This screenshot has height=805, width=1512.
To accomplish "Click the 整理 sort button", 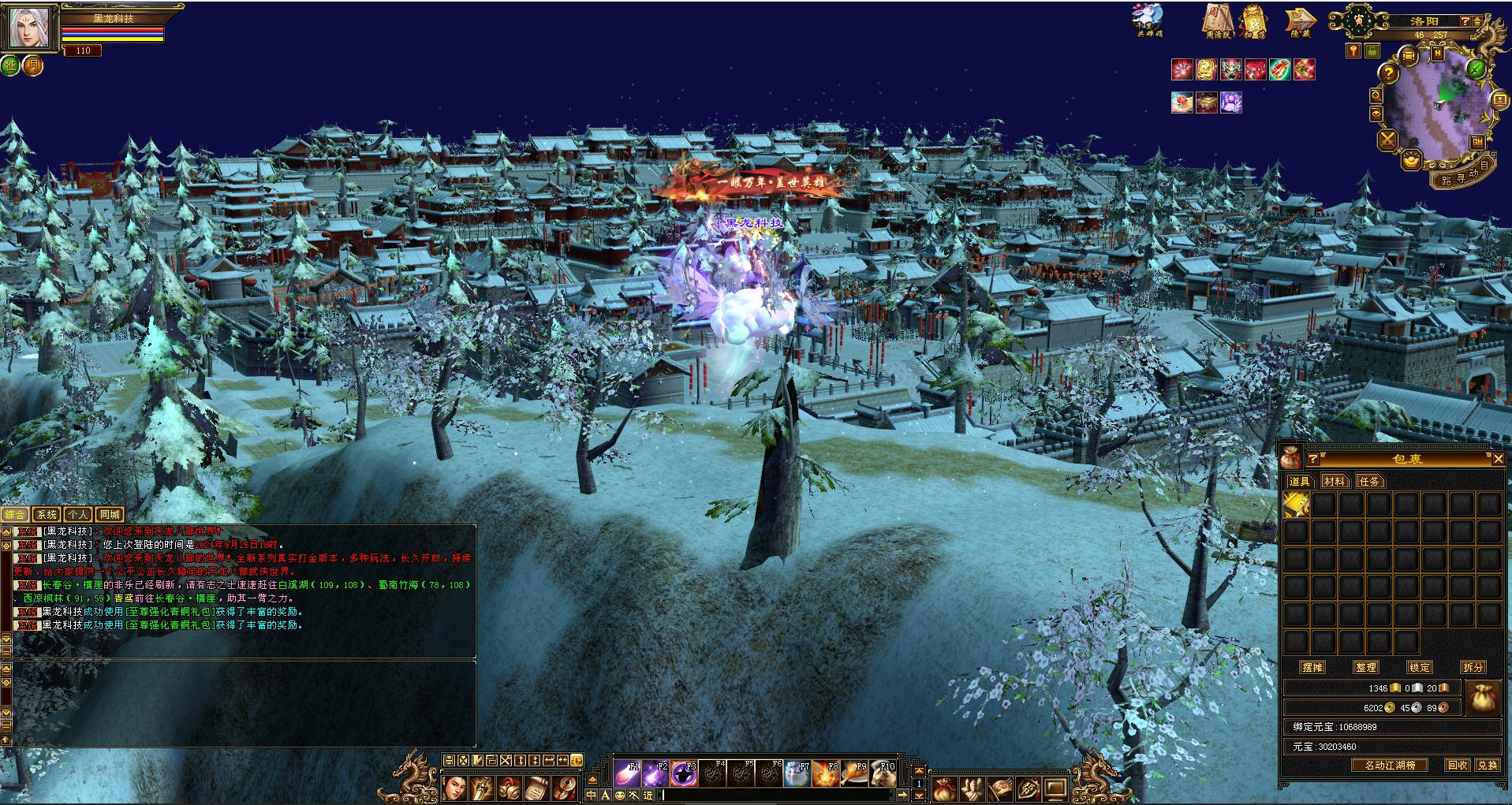I will (1366, 667).
